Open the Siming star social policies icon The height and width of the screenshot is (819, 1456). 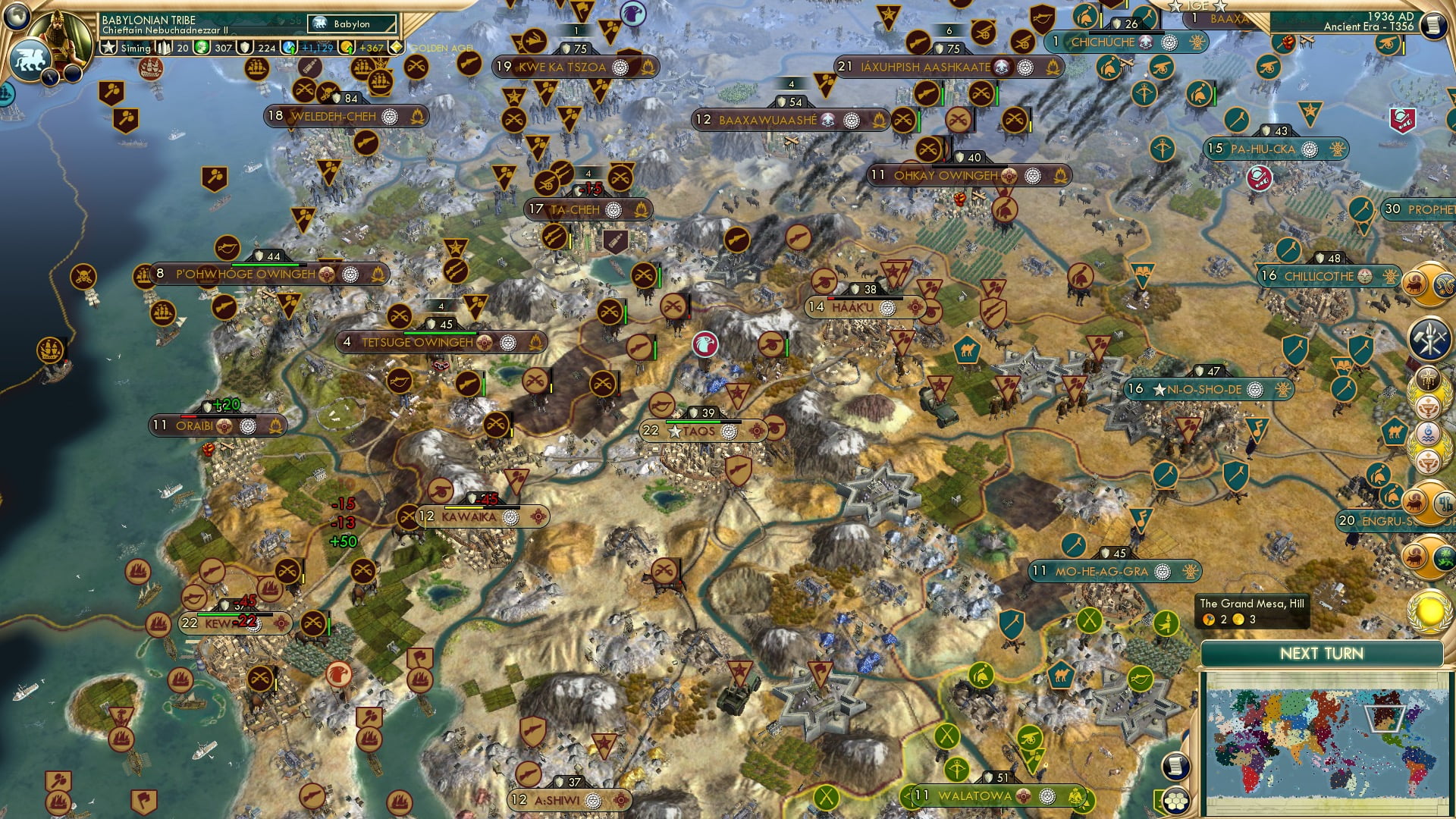[x=108, y=47]
